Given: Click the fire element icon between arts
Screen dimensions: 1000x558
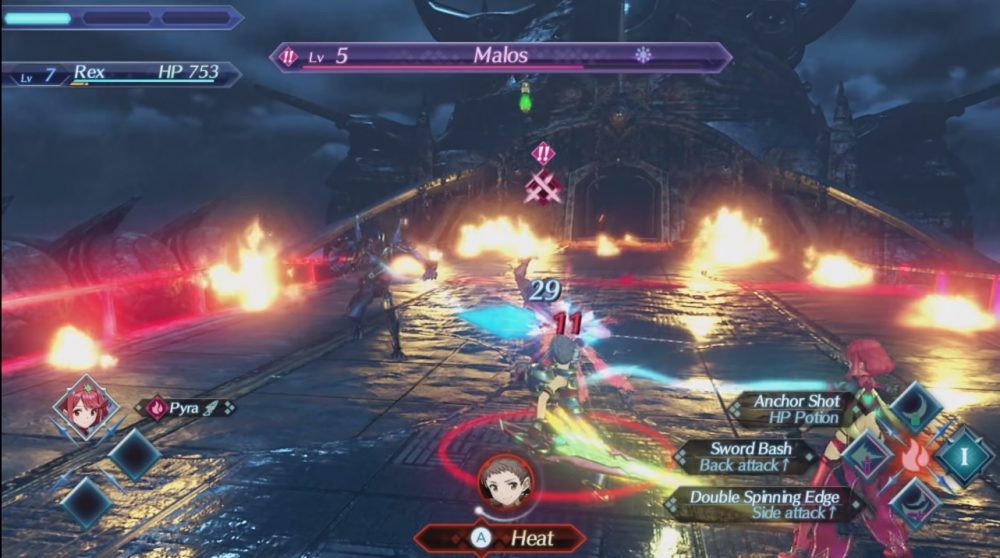Looking at the screenshot, I should pos(915,455).
